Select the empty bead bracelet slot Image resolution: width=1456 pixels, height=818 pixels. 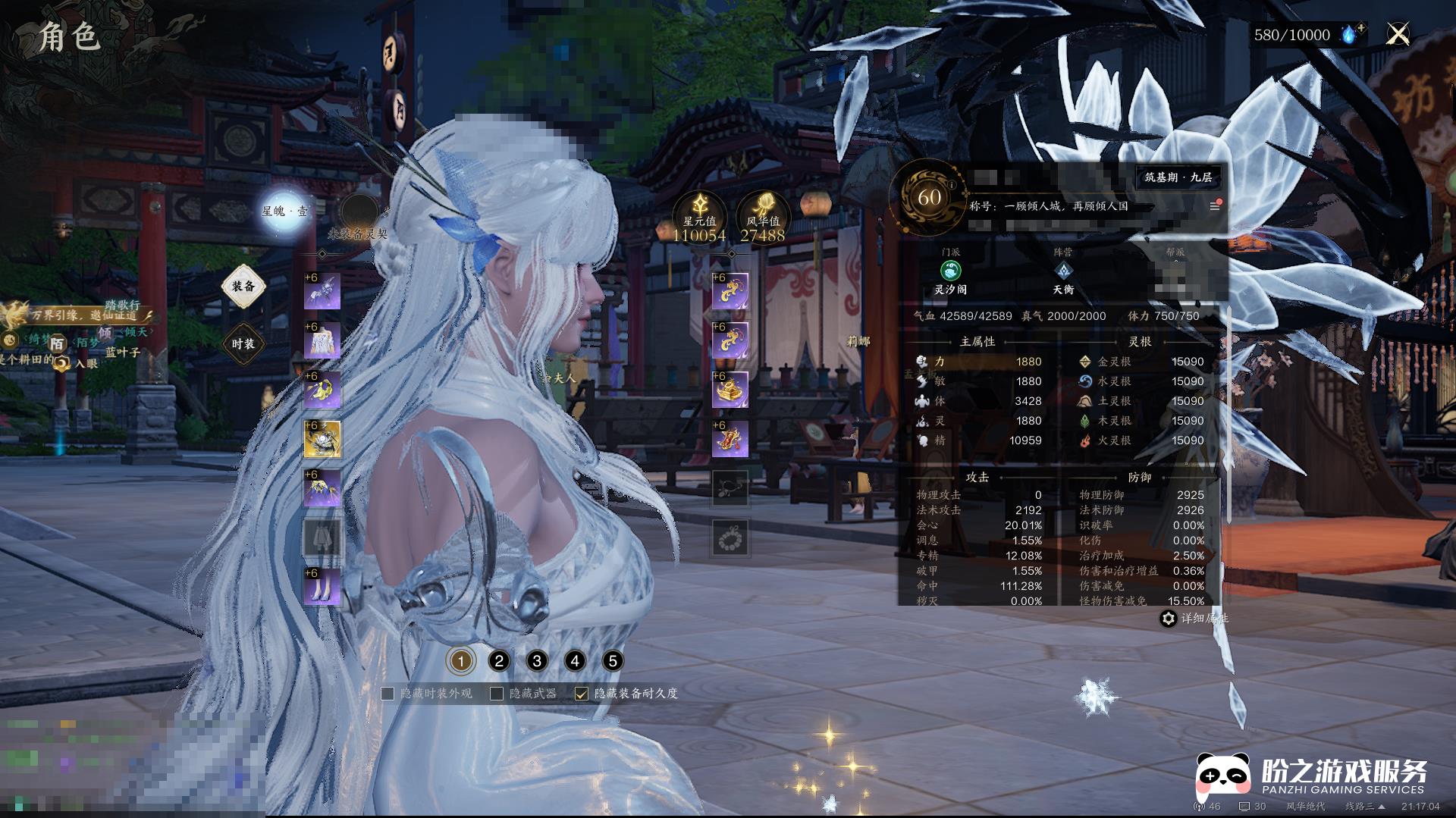[730, 538]
